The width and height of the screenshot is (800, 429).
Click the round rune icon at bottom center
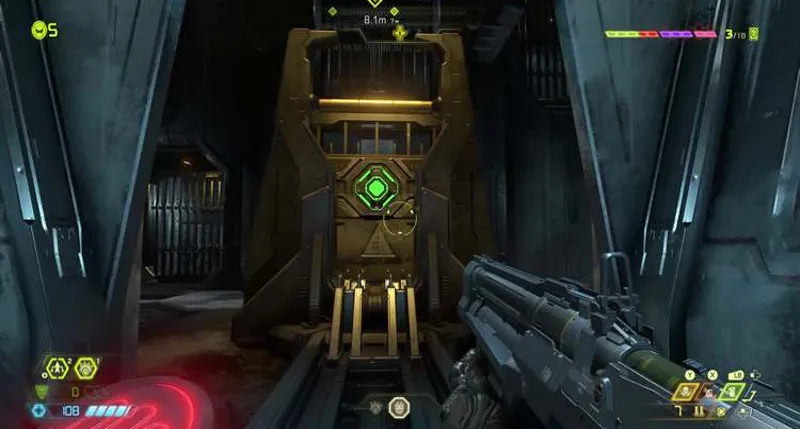click(x=398, y=406)
